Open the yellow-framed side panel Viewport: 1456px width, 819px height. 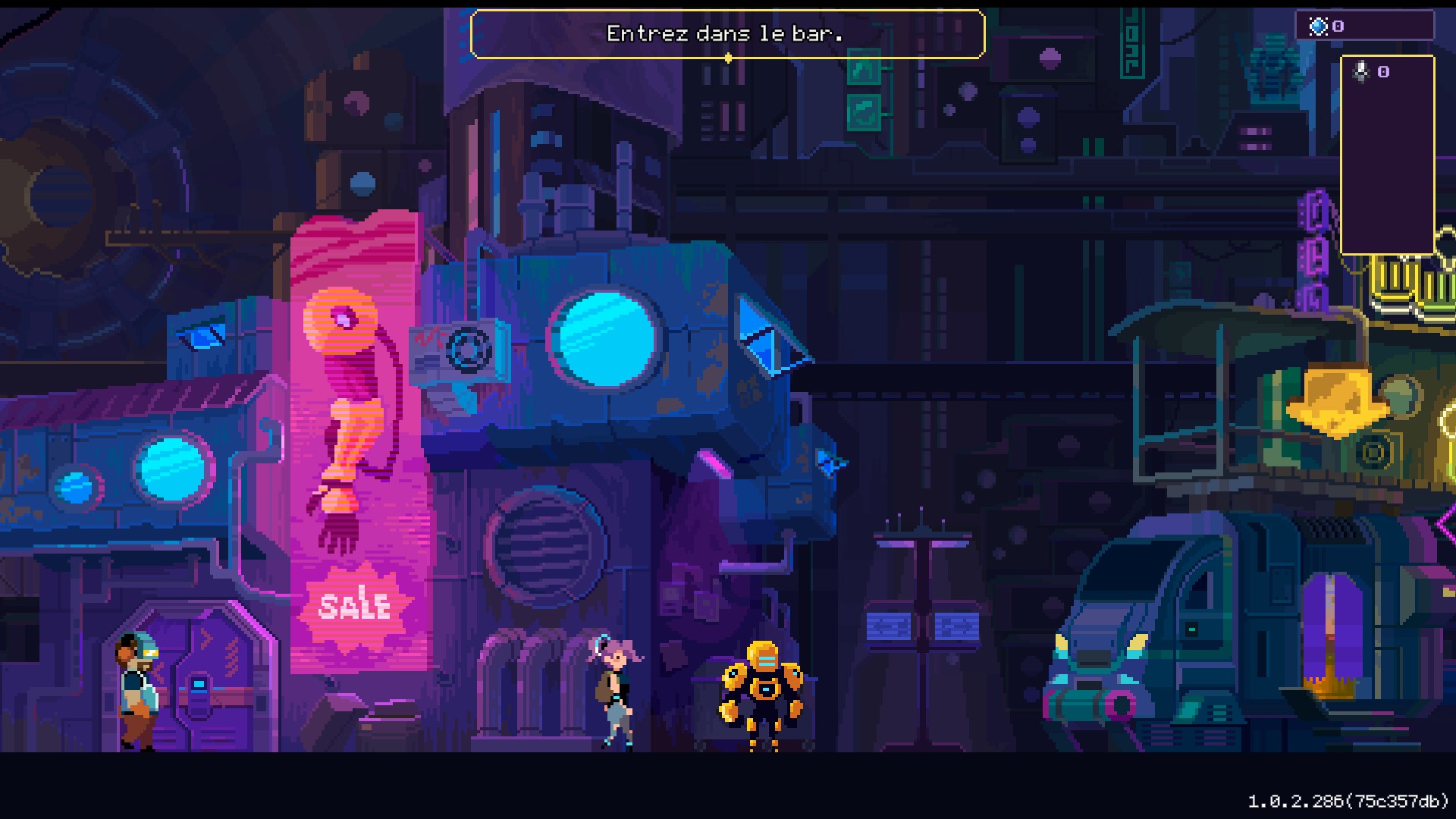[1387, 155]
